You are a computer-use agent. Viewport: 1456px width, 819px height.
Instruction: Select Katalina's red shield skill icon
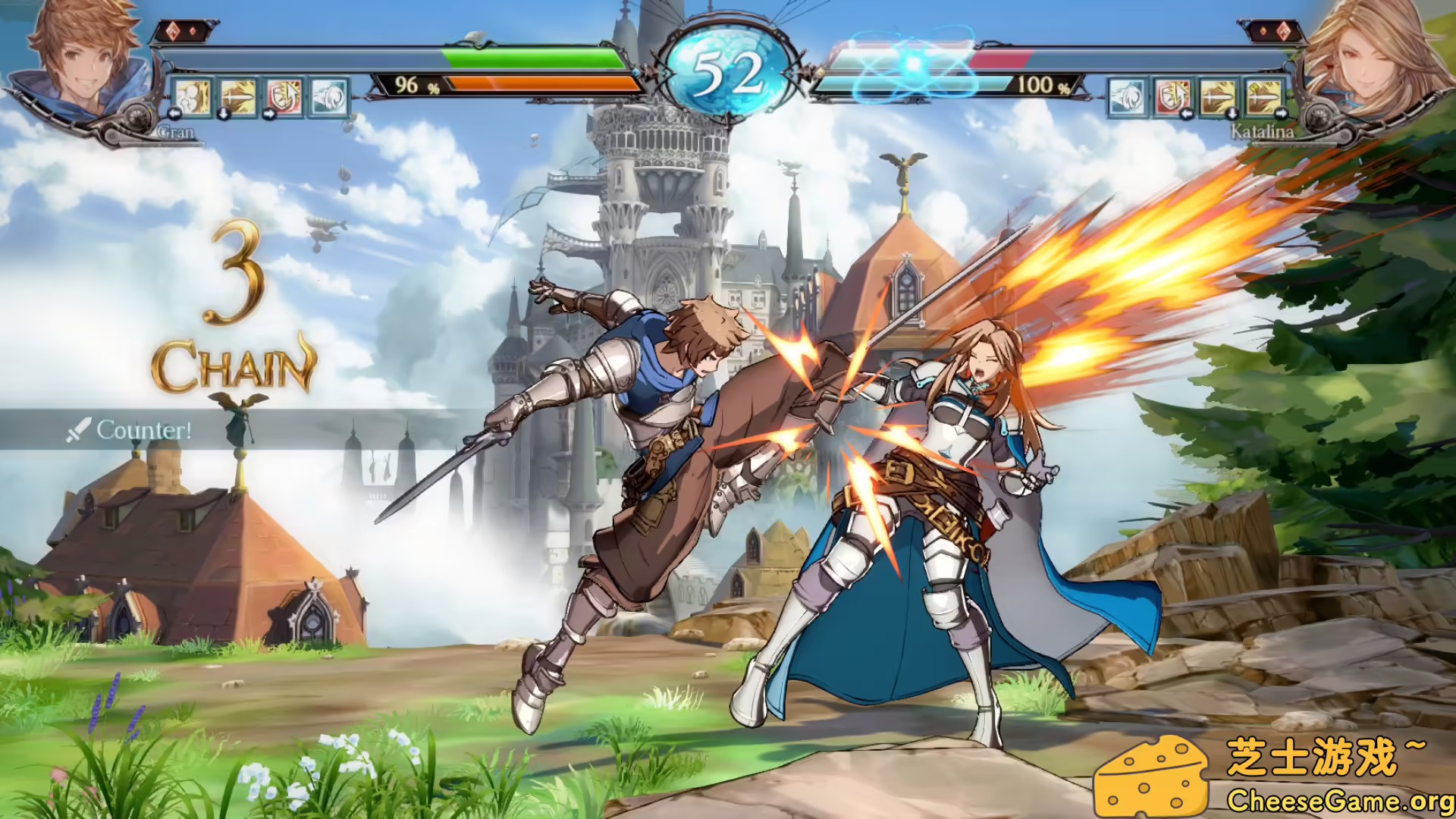click(1174, 98)
